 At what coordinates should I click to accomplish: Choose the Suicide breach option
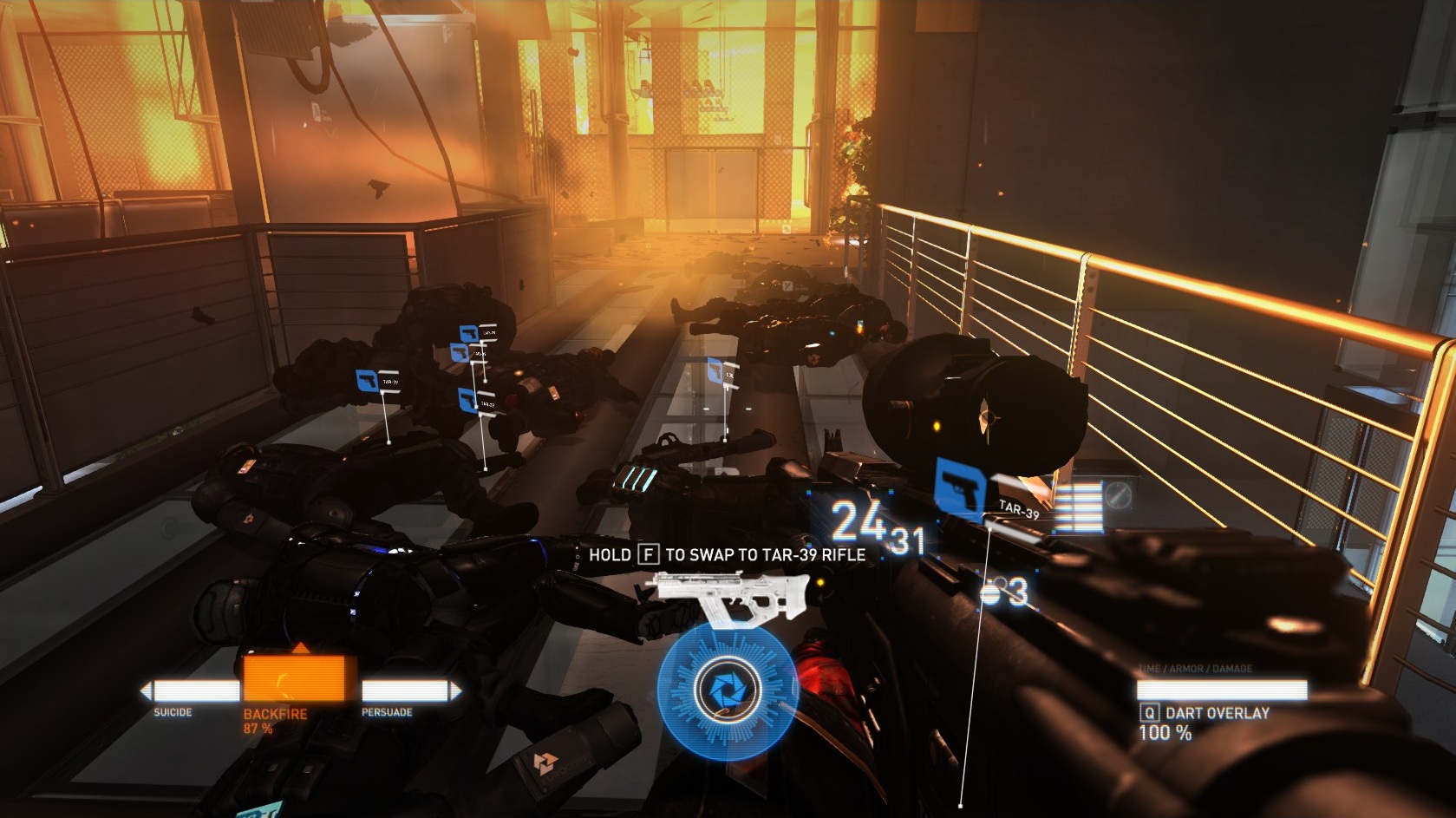pos(190,691)
